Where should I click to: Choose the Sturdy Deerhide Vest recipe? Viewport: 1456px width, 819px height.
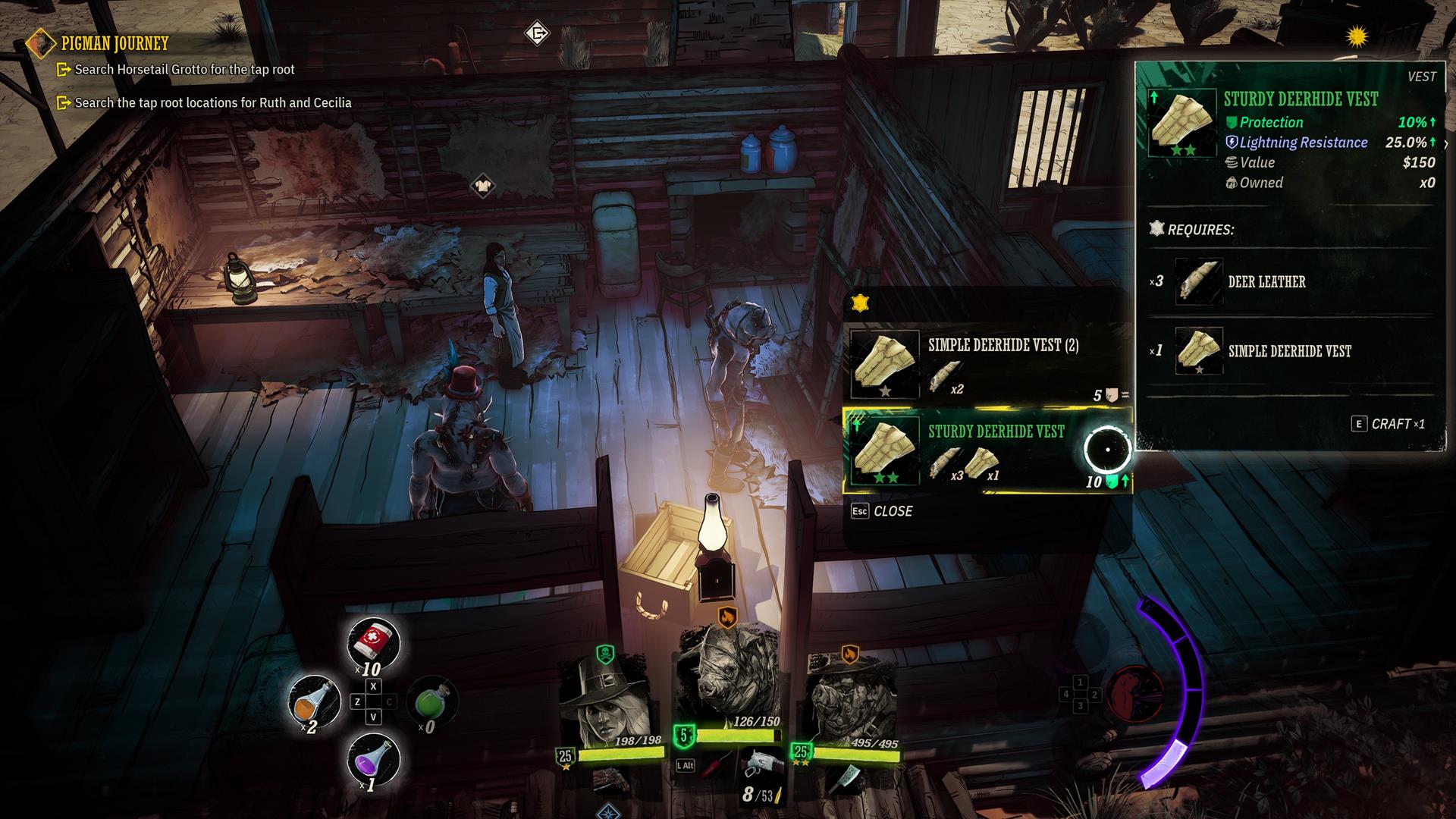tap(986, 451)
